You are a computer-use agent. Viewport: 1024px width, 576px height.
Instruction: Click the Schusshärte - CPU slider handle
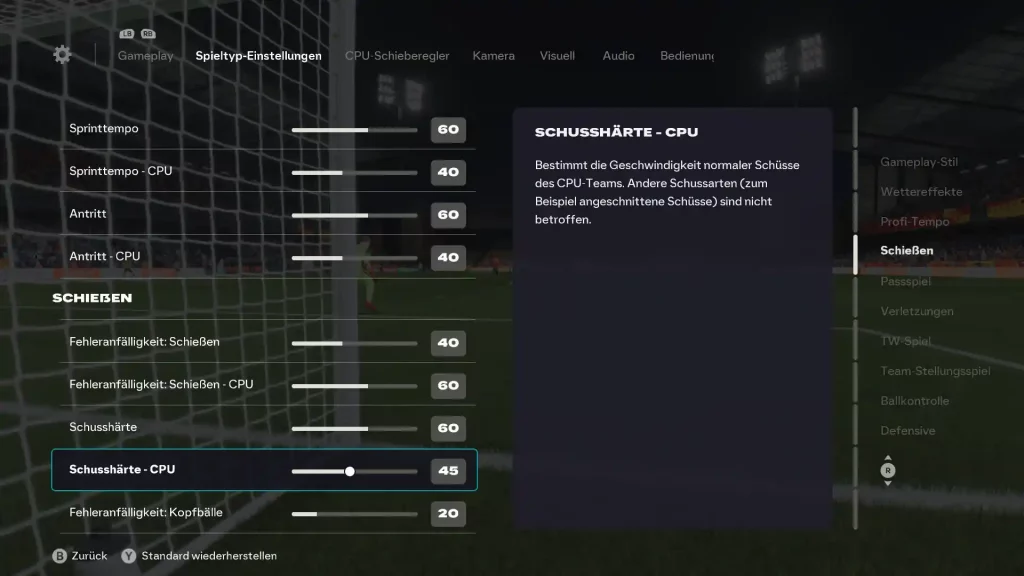point(350,471)
